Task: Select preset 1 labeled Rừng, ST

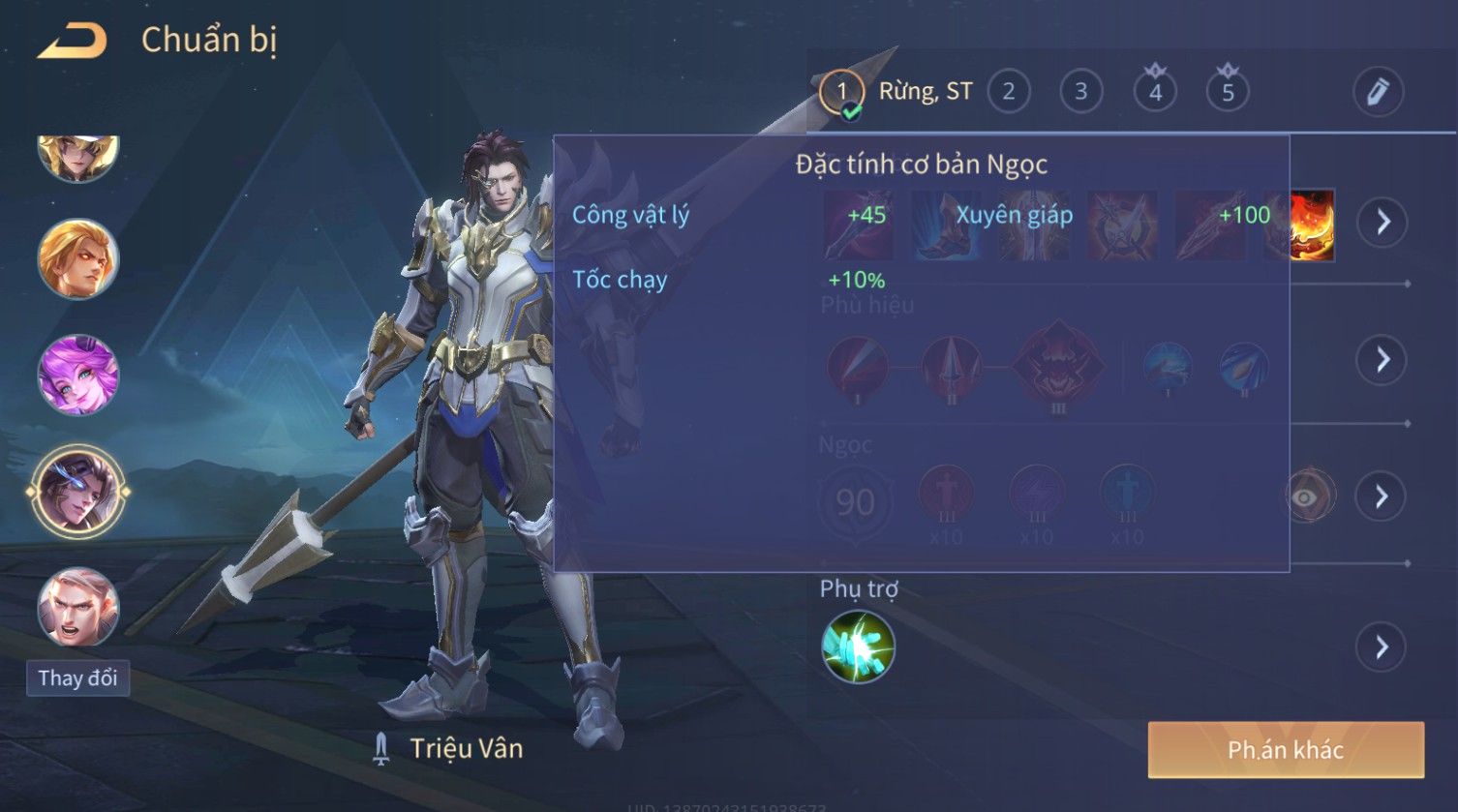Action: pyautogui.click(x=841, y=92)
